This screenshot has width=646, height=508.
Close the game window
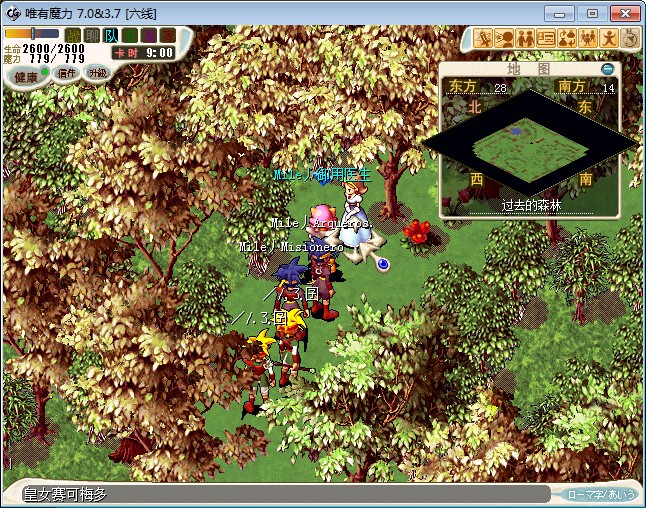625,13
